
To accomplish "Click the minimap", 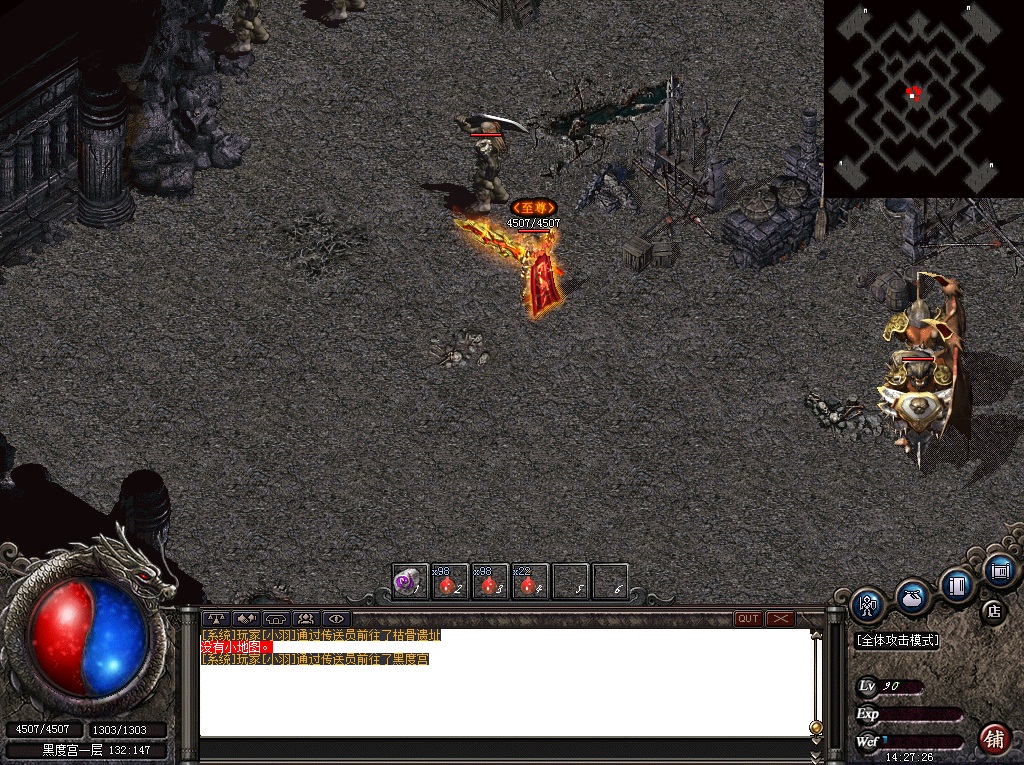I will [x=923, y=98].
